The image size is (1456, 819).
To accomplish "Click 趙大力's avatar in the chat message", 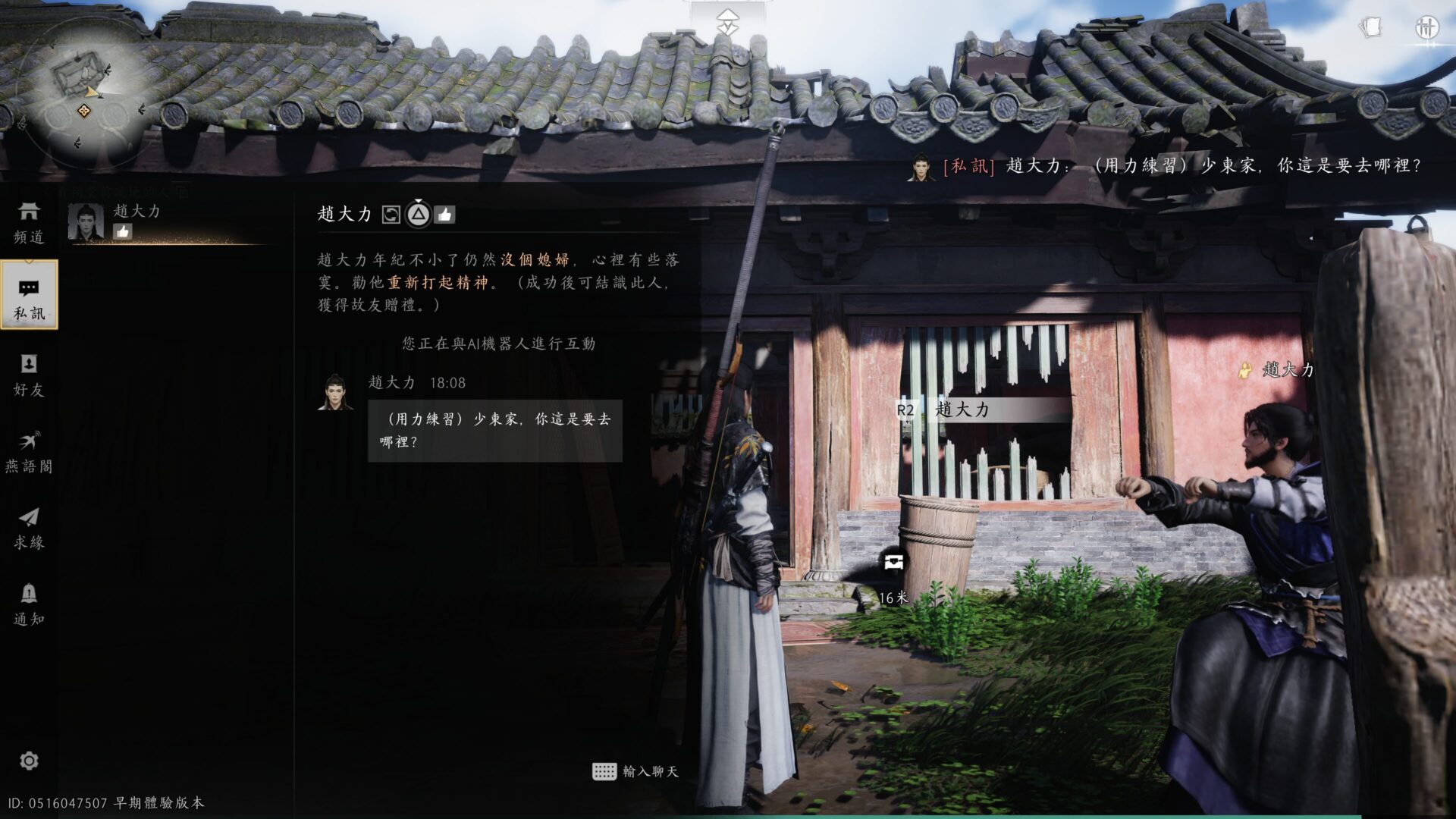I will (335, 392).
